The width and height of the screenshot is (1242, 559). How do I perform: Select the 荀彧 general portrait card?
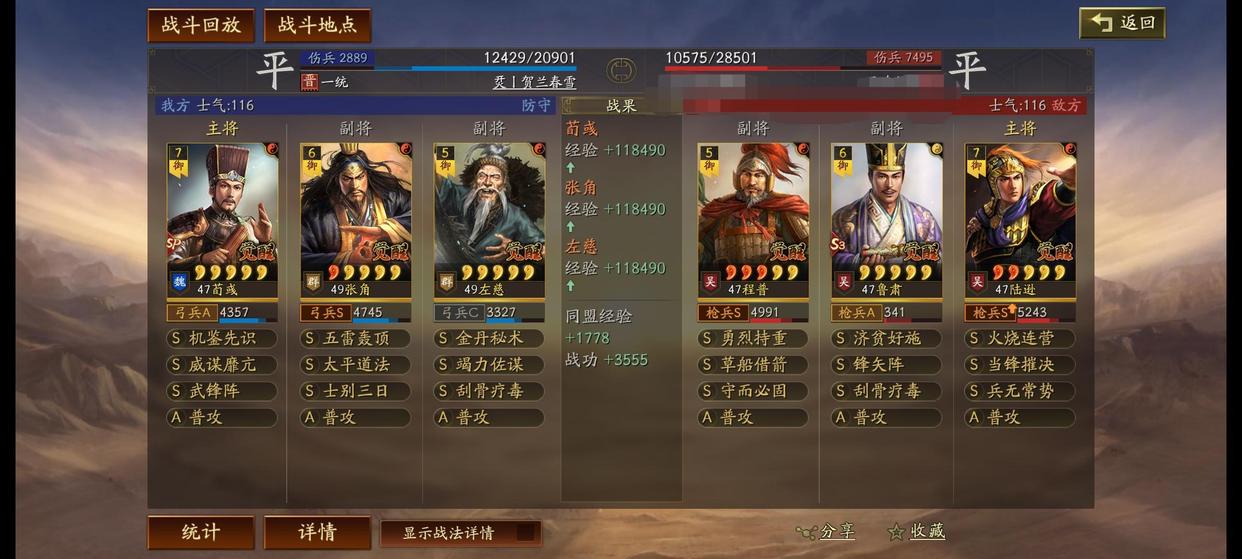pos(222,219)
